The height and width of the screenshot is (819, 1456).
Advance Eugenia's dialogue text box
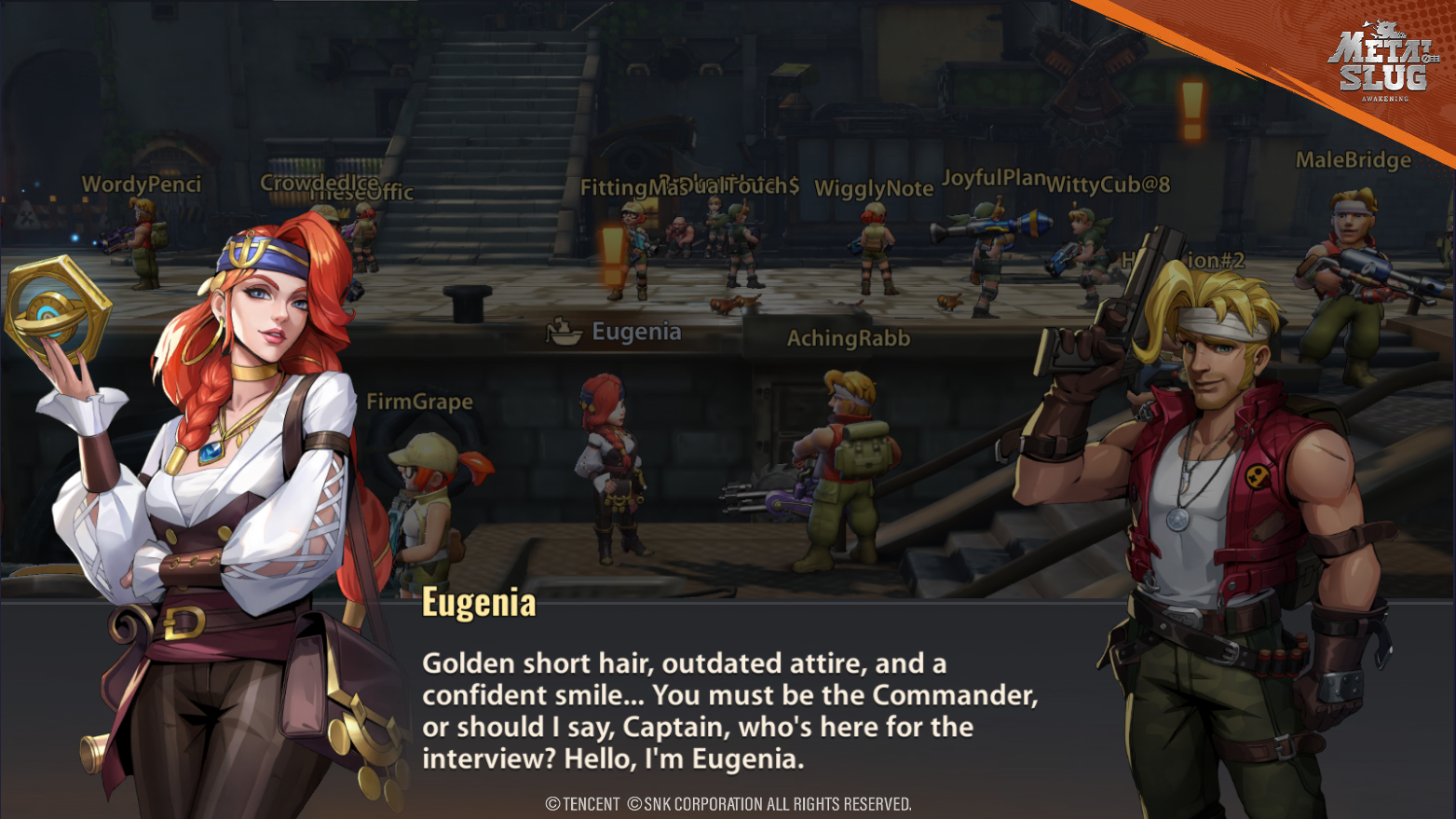click(x=728, y=710)
